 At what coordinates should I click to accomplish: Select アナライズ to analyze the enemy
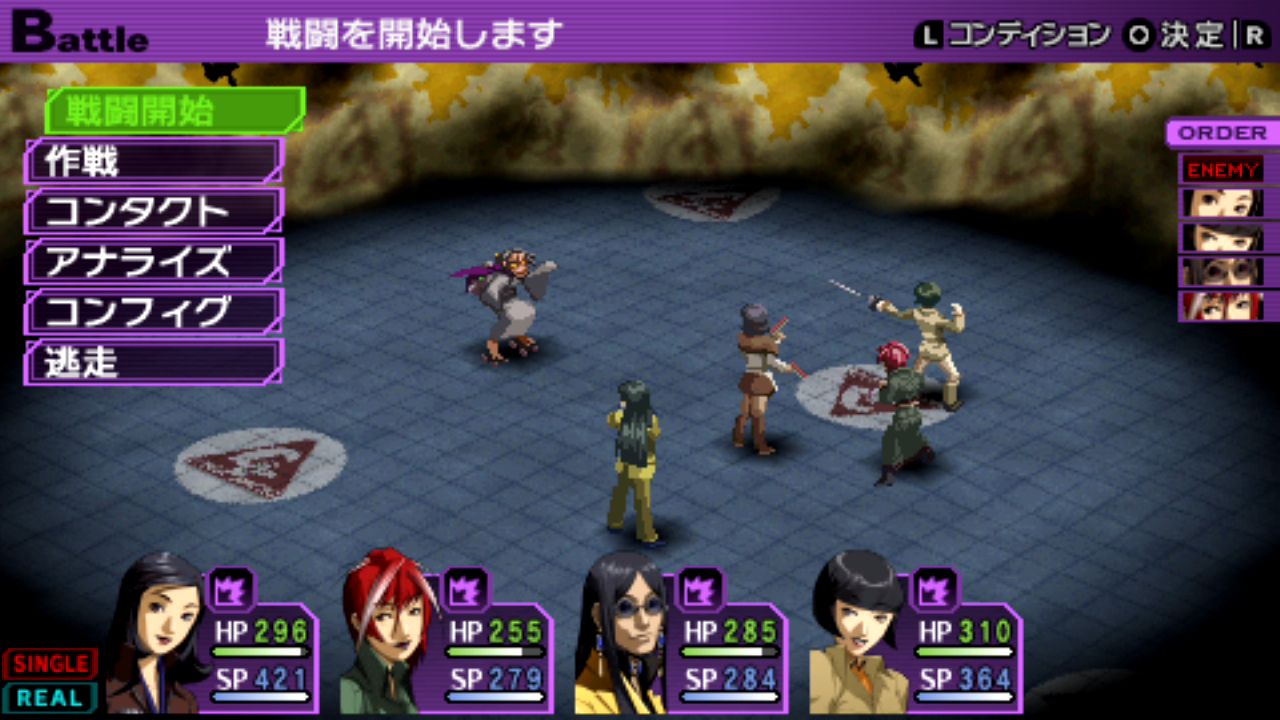(x=154, y=261)
